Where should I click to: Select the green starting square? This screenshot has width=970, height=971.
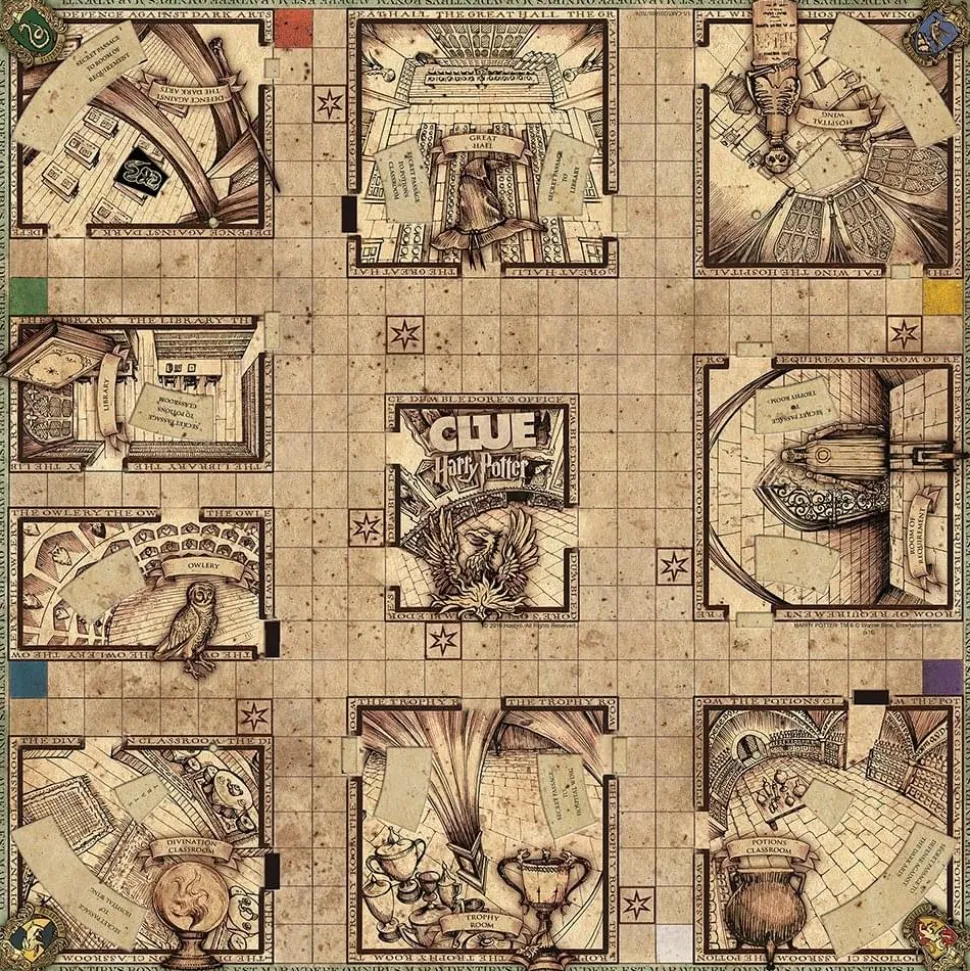click(x=29, y=296)
